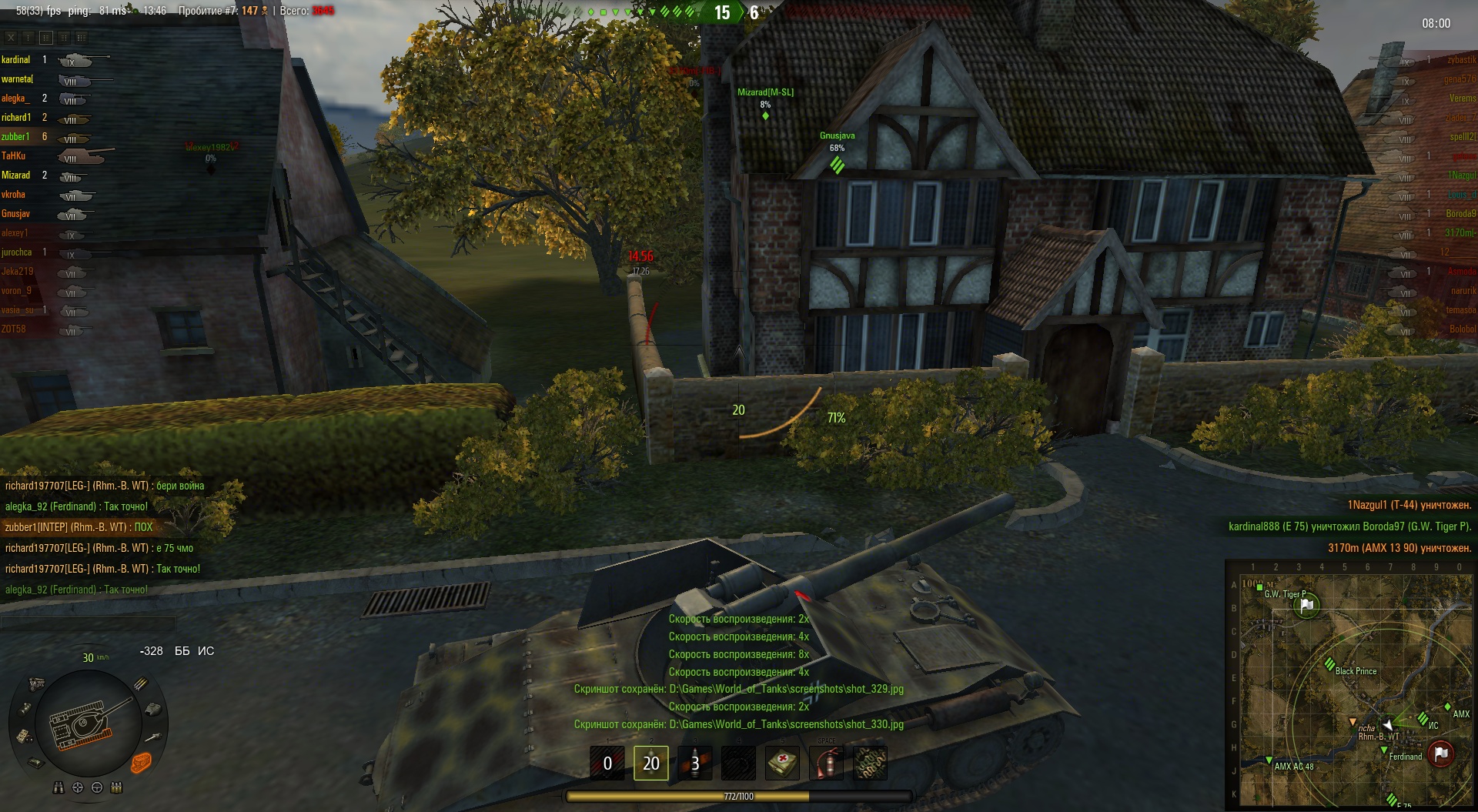The image size is (1478, 812).
Task: Click the minimap
Action: (1350, 685)
